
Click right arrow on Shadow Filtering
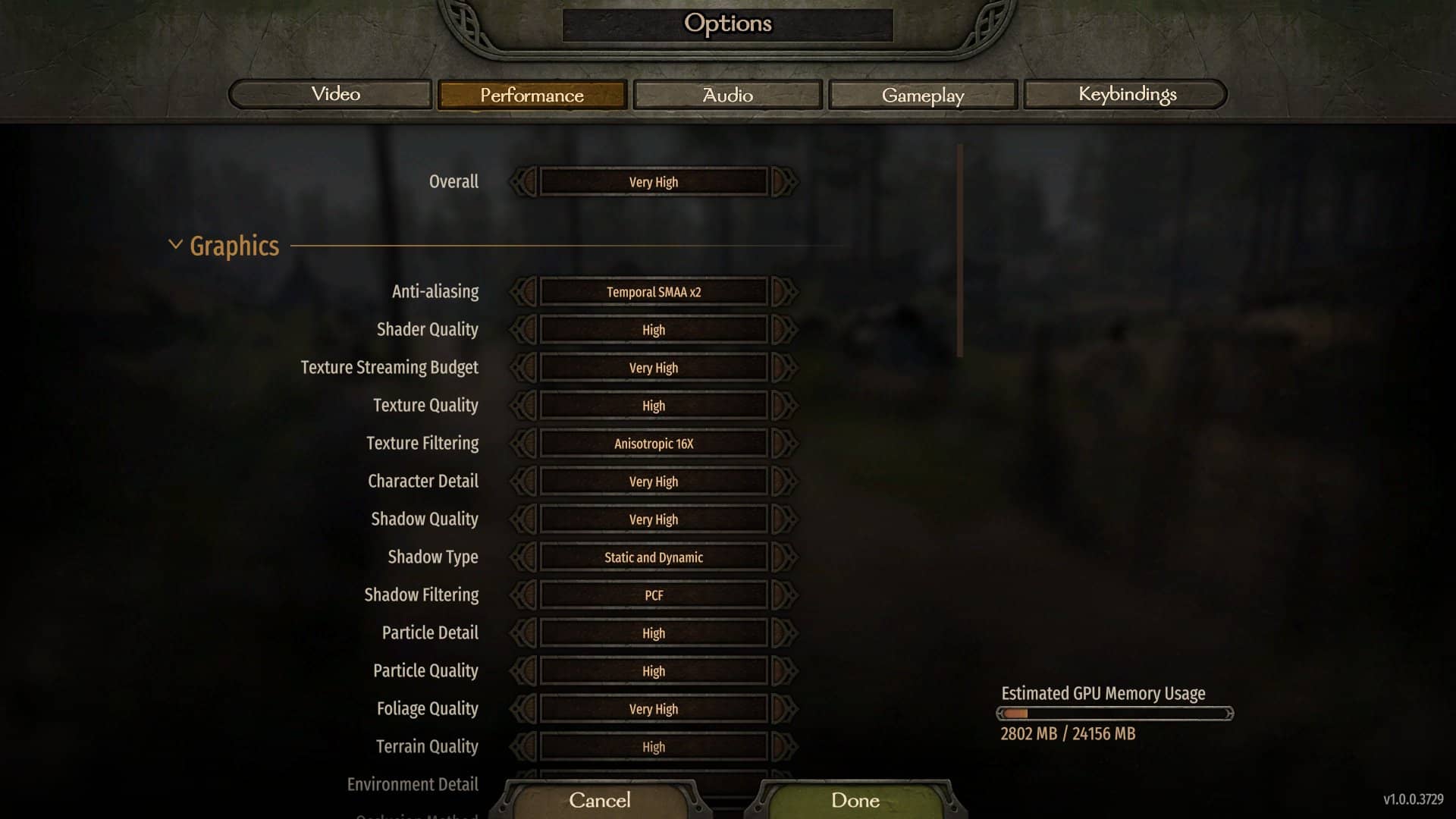pyautogui.click(x=785, y=595)
